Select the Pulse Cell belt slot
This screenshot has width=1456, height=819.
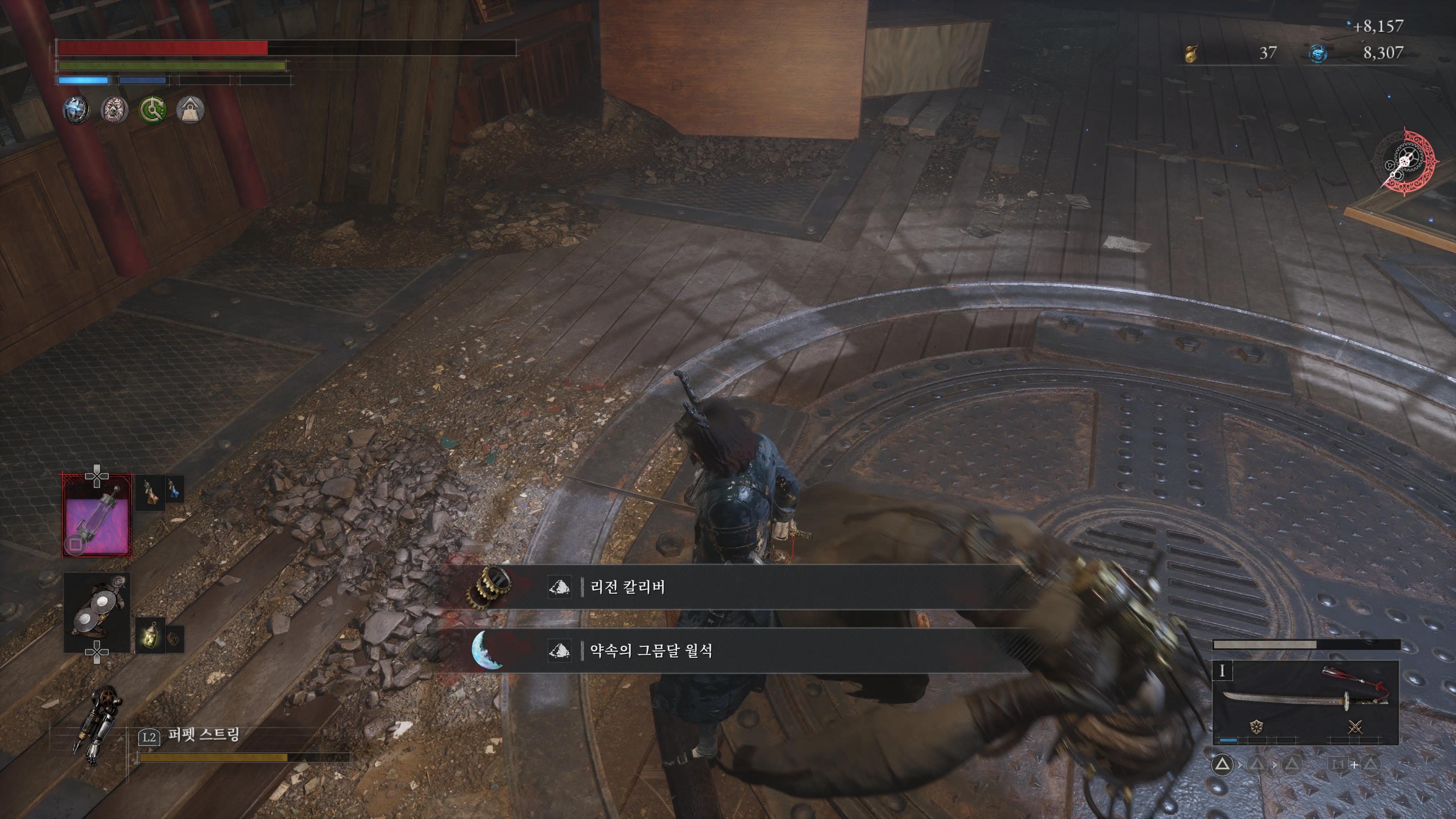(x=97, y=516)
